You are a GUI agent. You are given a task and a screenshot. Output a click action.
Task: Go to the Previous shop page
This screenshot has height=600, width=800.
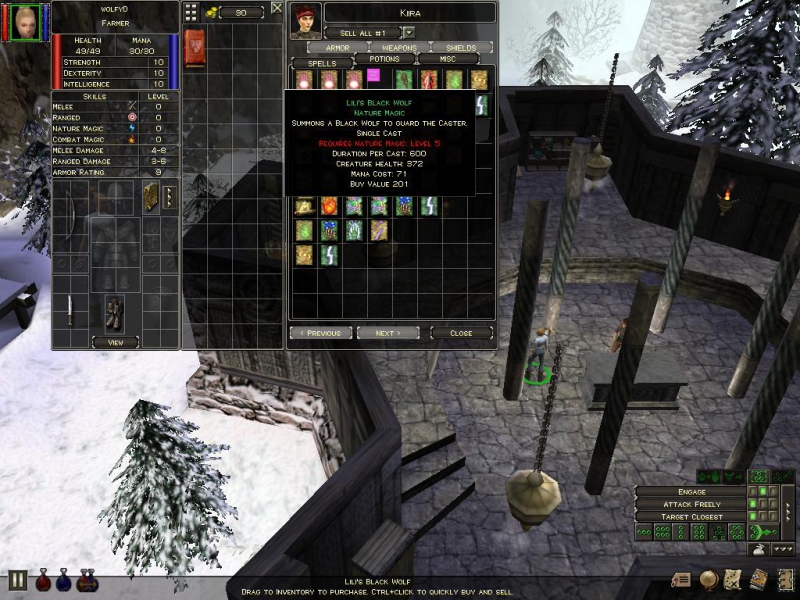pyautogui.click(x=321, y=333)
